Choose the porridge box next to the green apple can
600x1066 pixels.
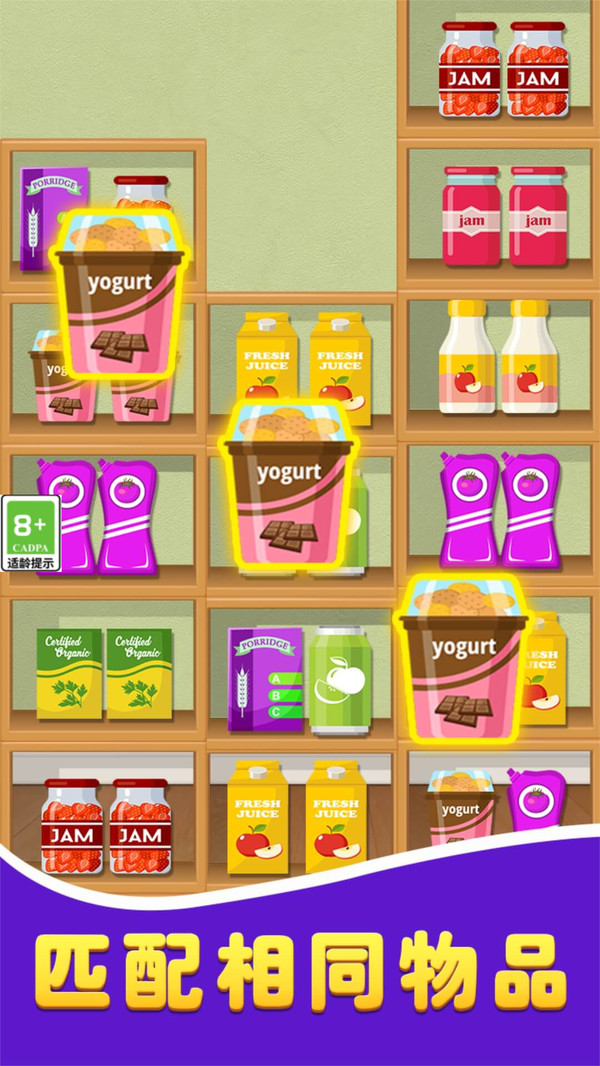pos(265,679)
